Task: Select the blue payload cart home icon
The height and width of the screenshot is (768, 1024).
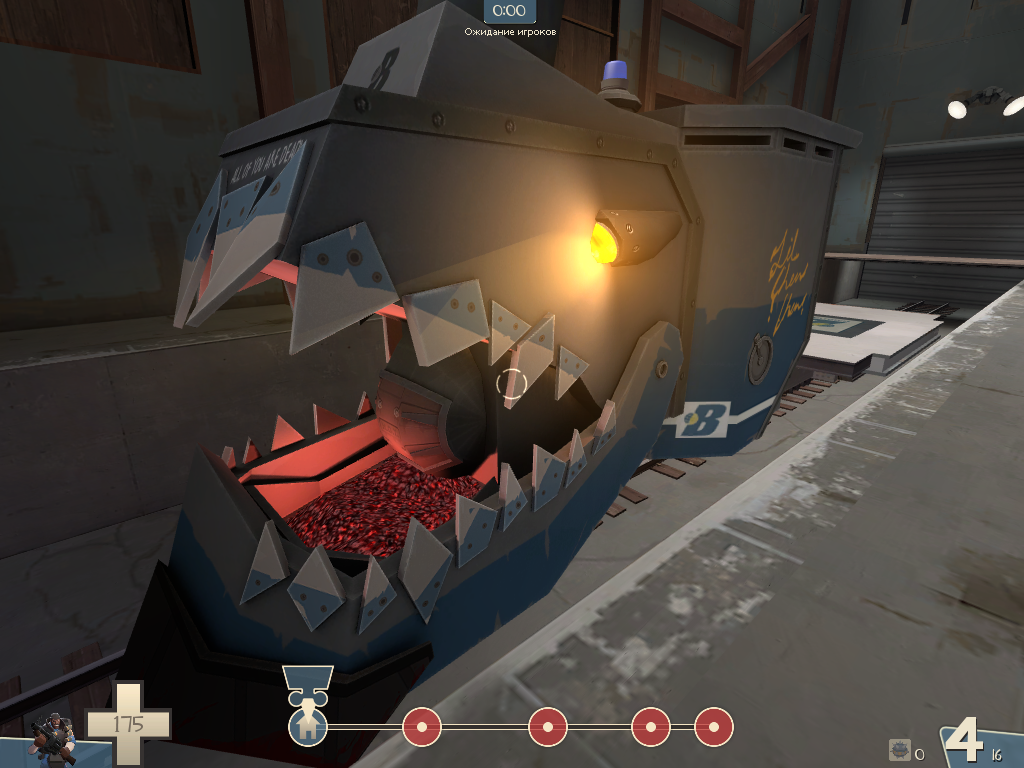Action: (x=308, y=727)
